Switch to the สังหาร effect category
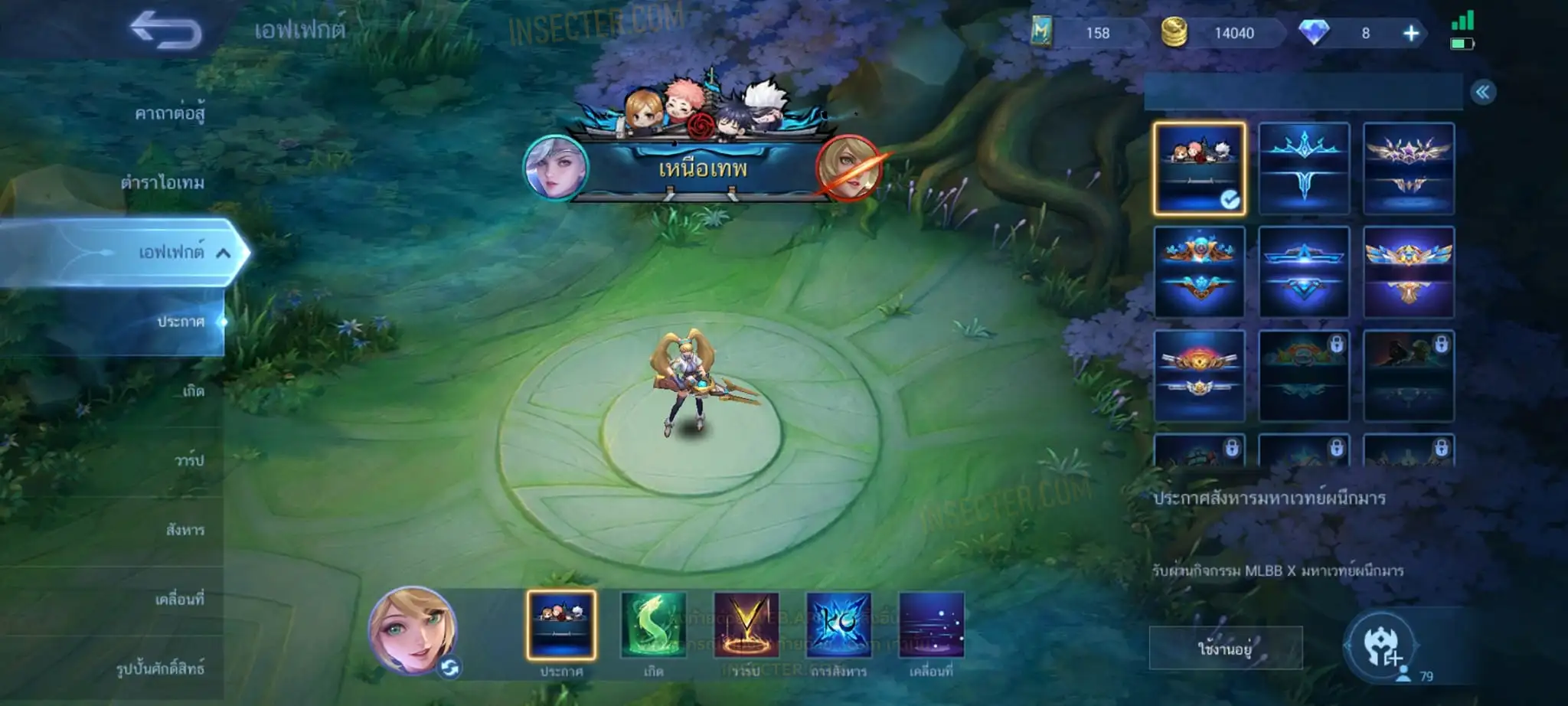This screenshot has width=1568, height=706. pyautogui.click(x=185, y=530)
